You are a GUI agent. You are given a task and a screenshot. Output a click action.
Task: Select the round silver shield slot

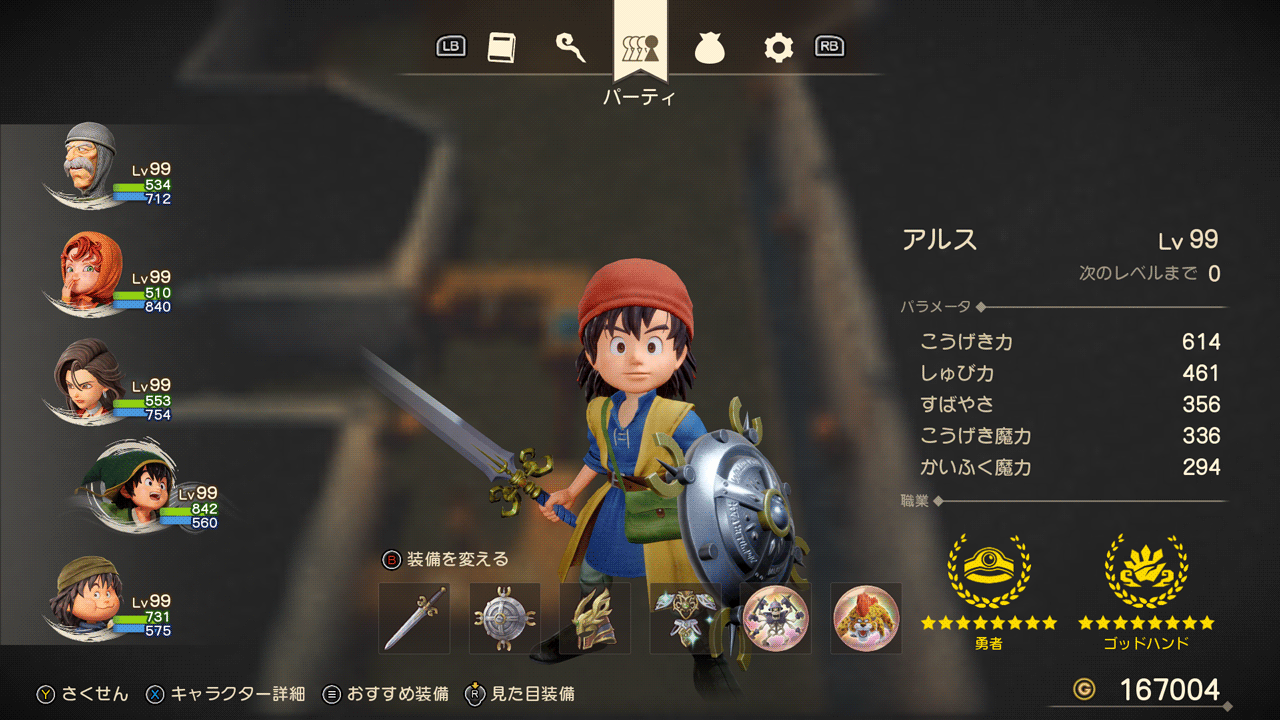[x=505, y=619]
